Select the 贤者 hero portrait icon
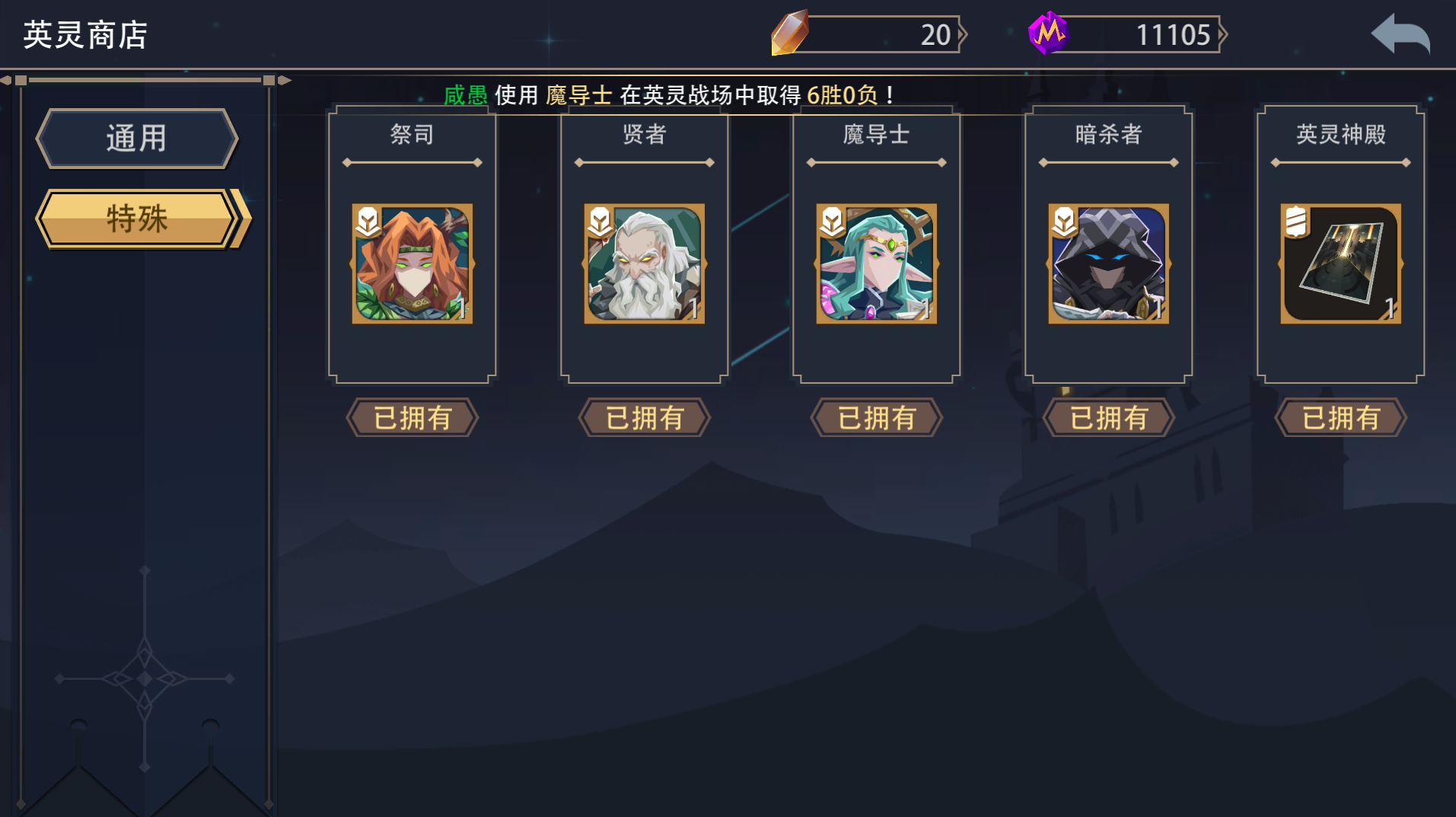 [x=644, y=264]
